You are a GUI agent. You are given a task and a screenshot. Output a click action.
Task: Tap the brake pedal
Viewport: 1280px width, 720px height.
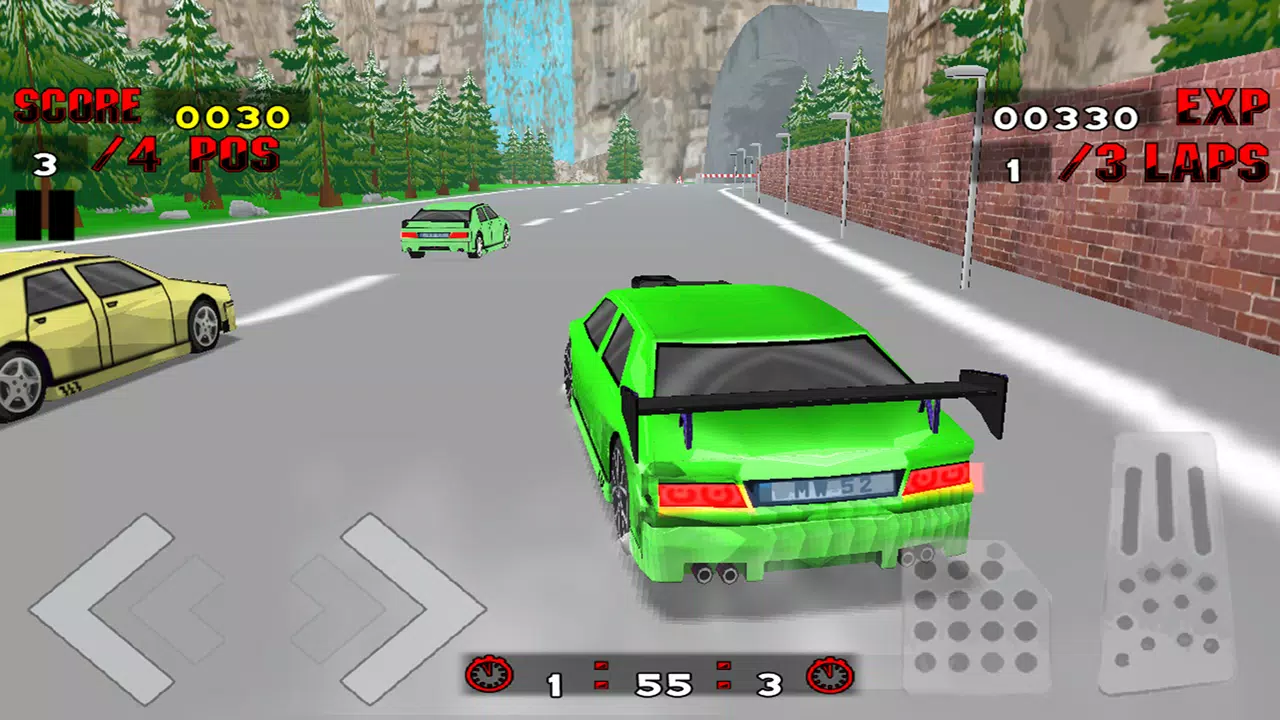tap(975, 618)
